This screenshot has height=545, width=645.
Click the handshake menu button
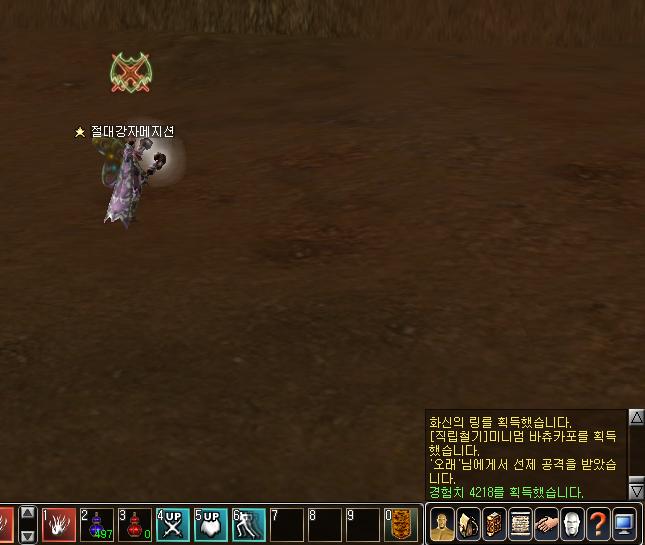coord(546,524)
